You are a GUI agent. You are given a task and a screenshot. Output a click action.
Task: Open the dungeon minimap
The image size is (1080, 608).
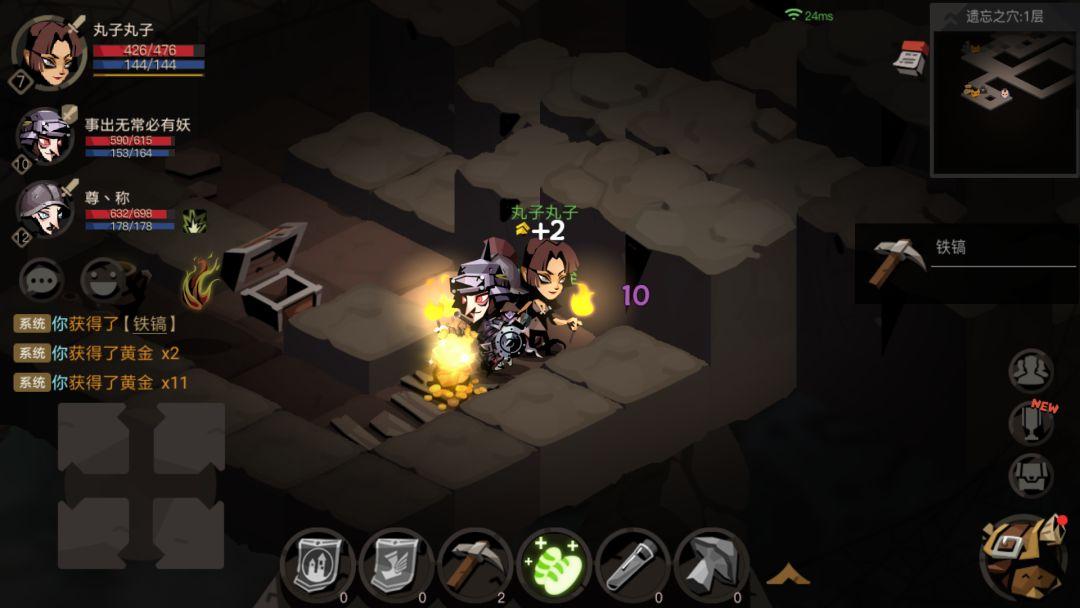pyautogui.click(x=1004, y=102)
